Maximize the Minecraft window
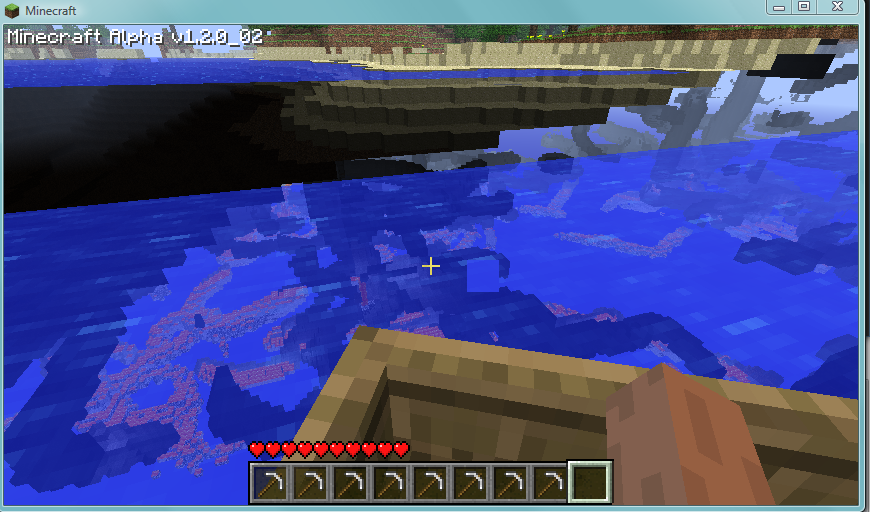The height and width of the screenshot is (512, 870). click(803, 7)
